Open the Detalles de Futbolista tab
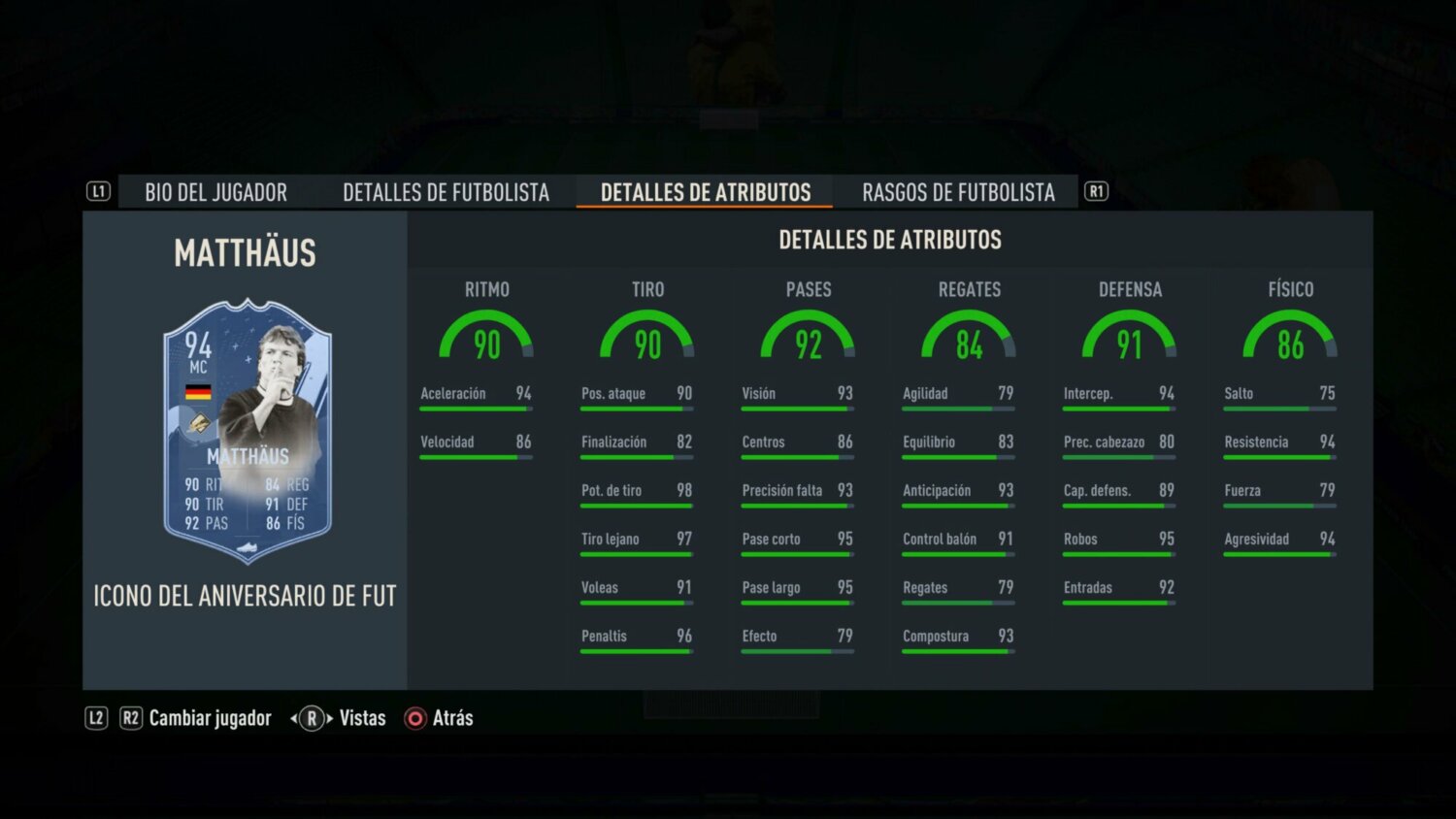 (446, 192)
